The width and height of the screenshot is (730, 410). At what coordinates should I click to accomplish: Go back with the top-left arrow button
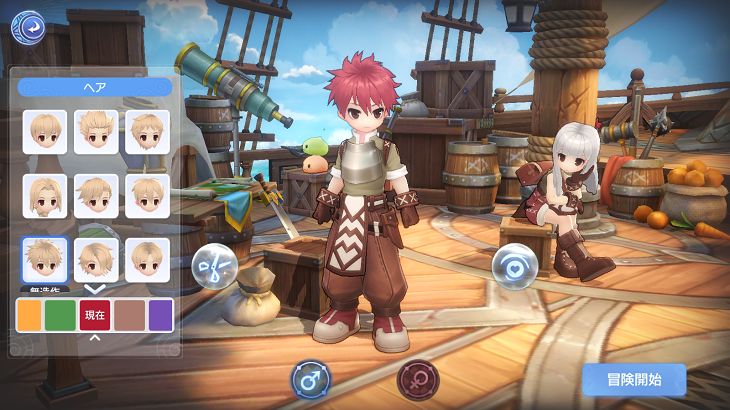[x=27, y=26]
